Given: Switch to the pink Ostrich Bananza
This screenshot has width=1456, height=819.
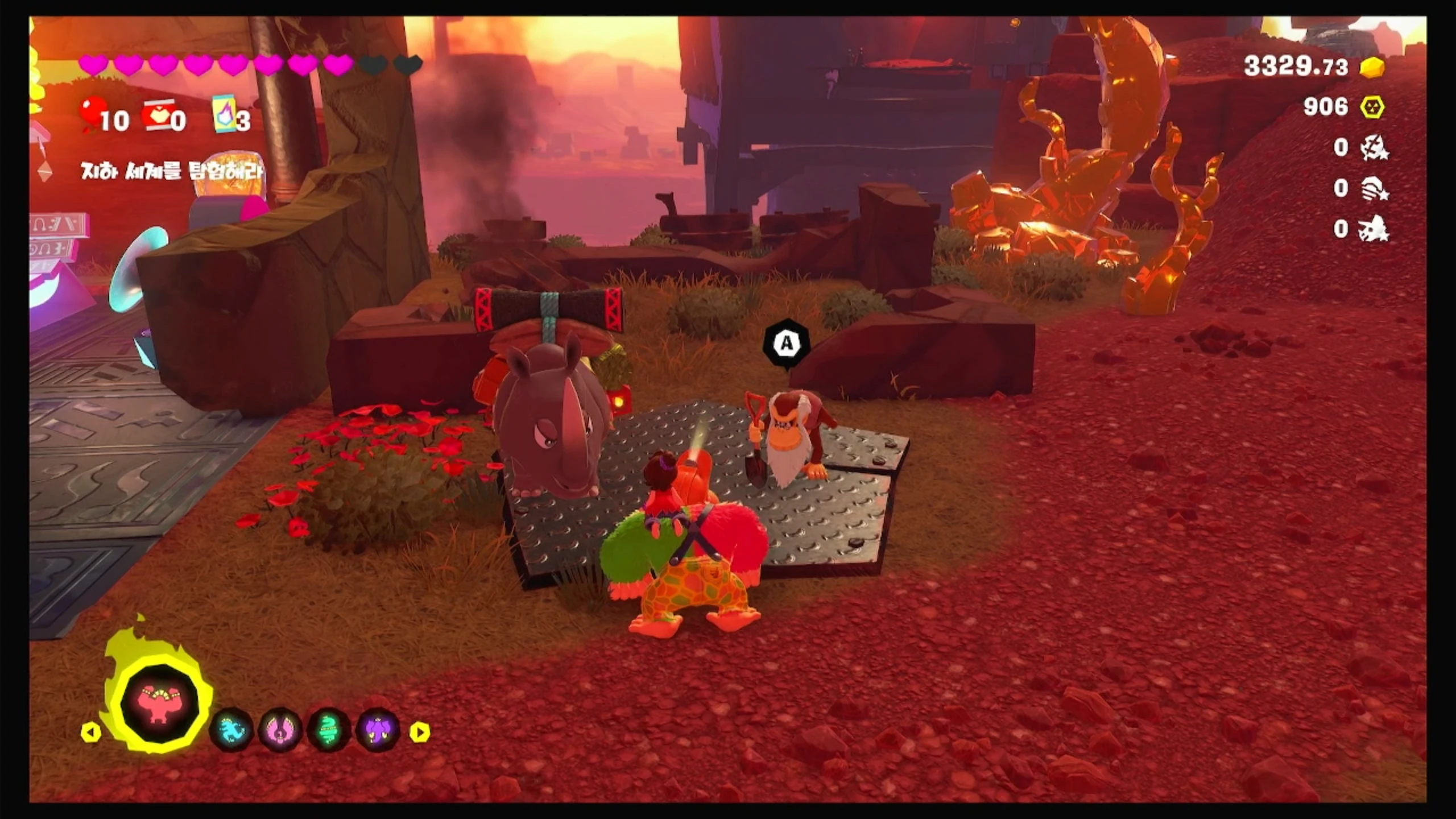Looking at the screenshot, I should [280, 730].
